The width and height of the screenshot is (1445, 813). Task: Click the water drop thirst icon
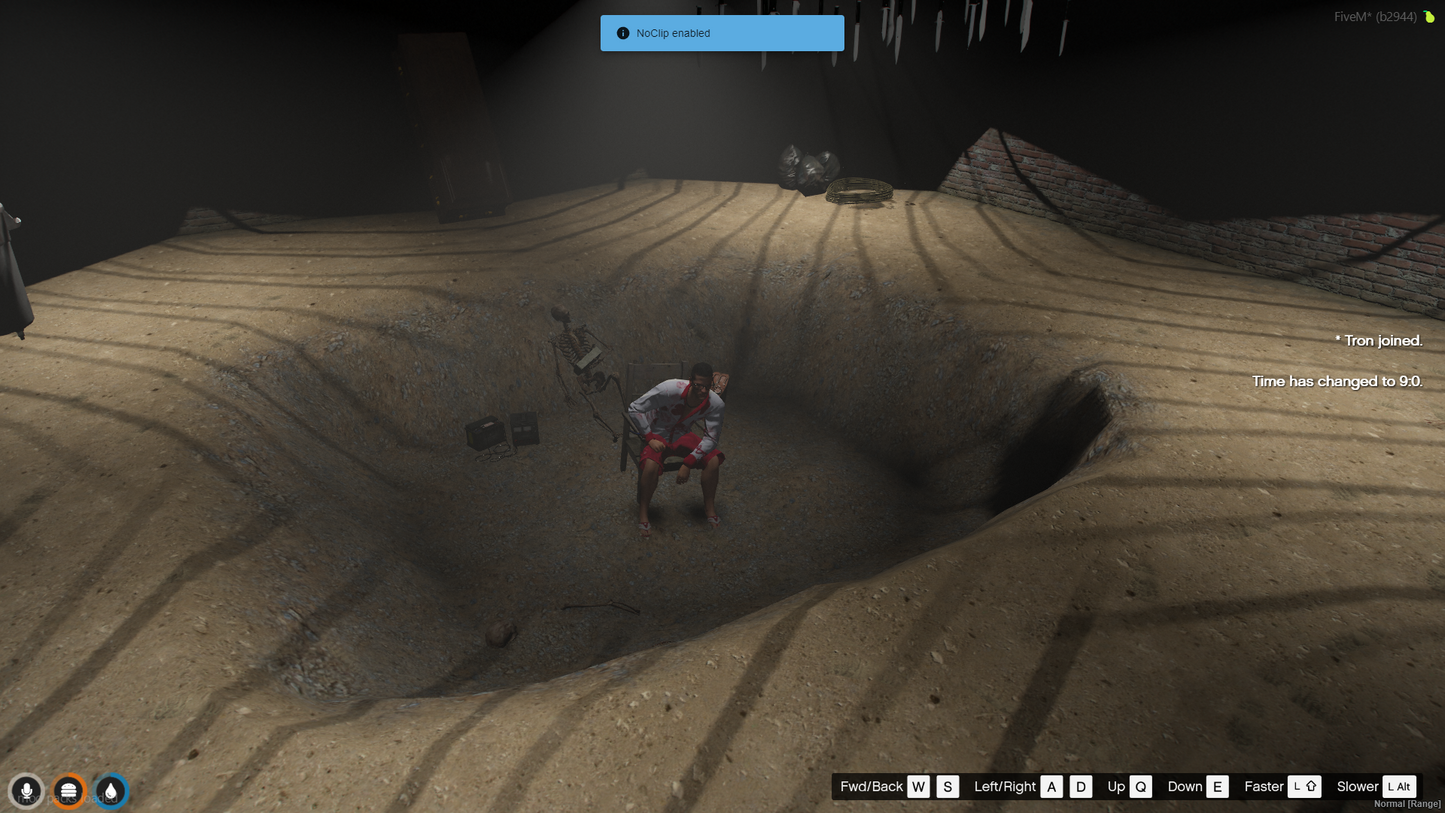click(x=111, y=791)
